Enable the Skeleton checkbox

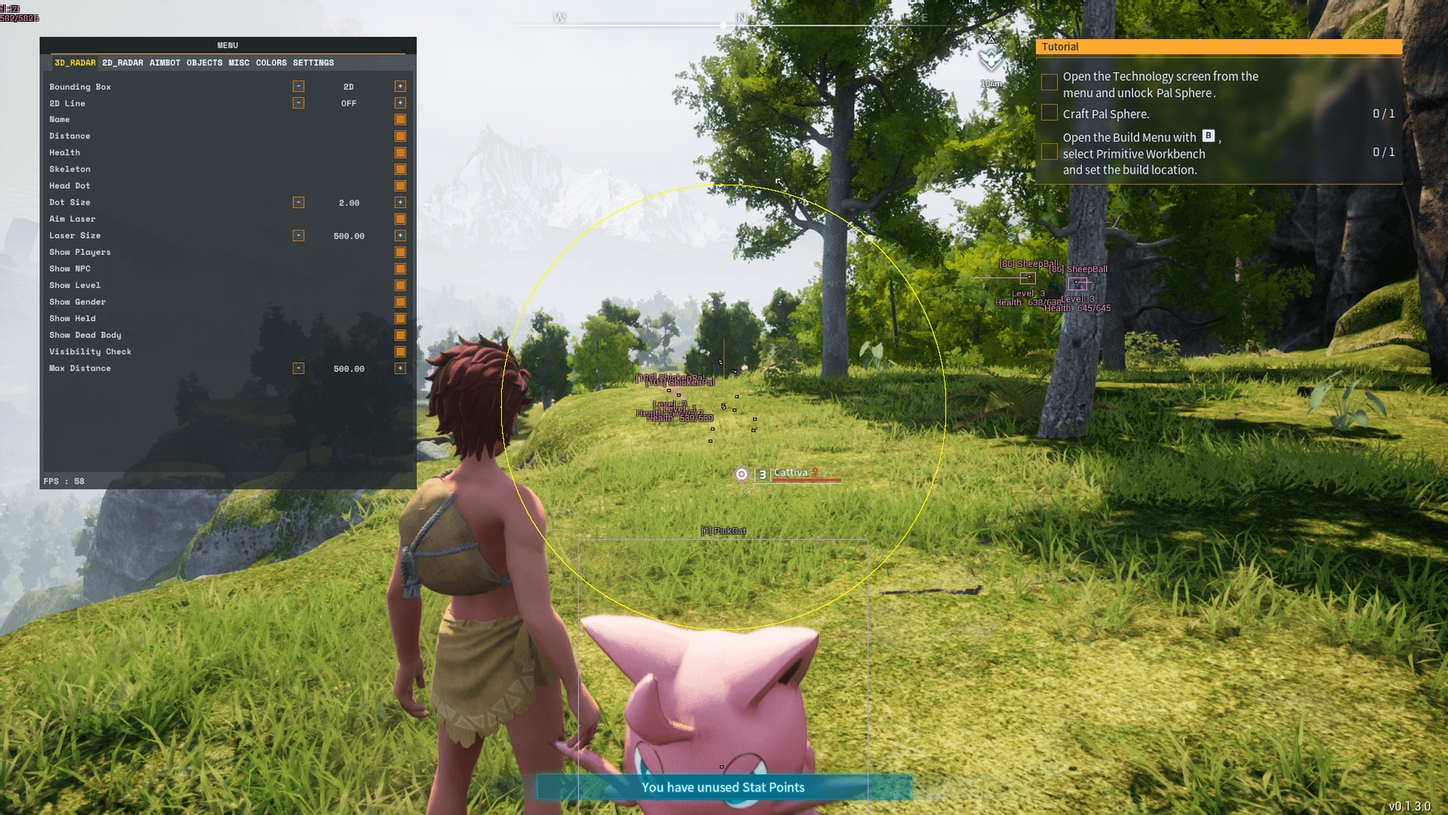(400, 169)
